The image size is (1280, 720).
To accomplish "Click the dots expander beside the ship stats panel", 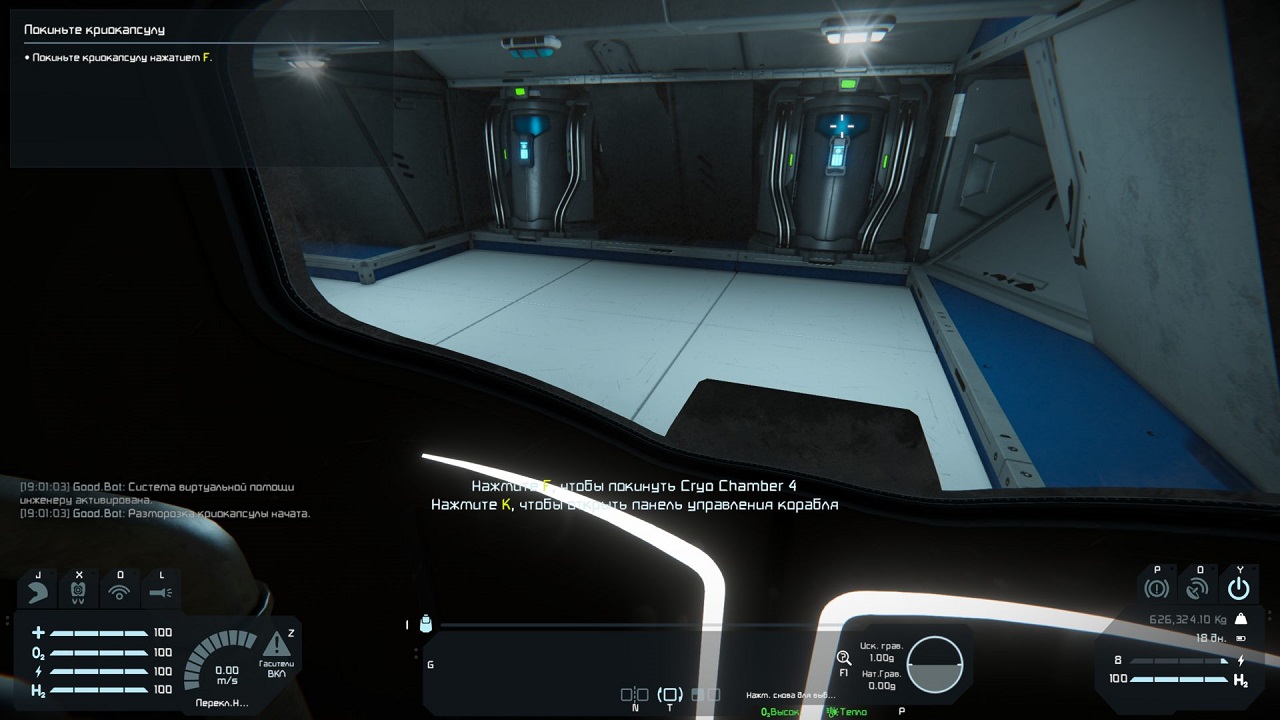I will [x=1269, y=613].
